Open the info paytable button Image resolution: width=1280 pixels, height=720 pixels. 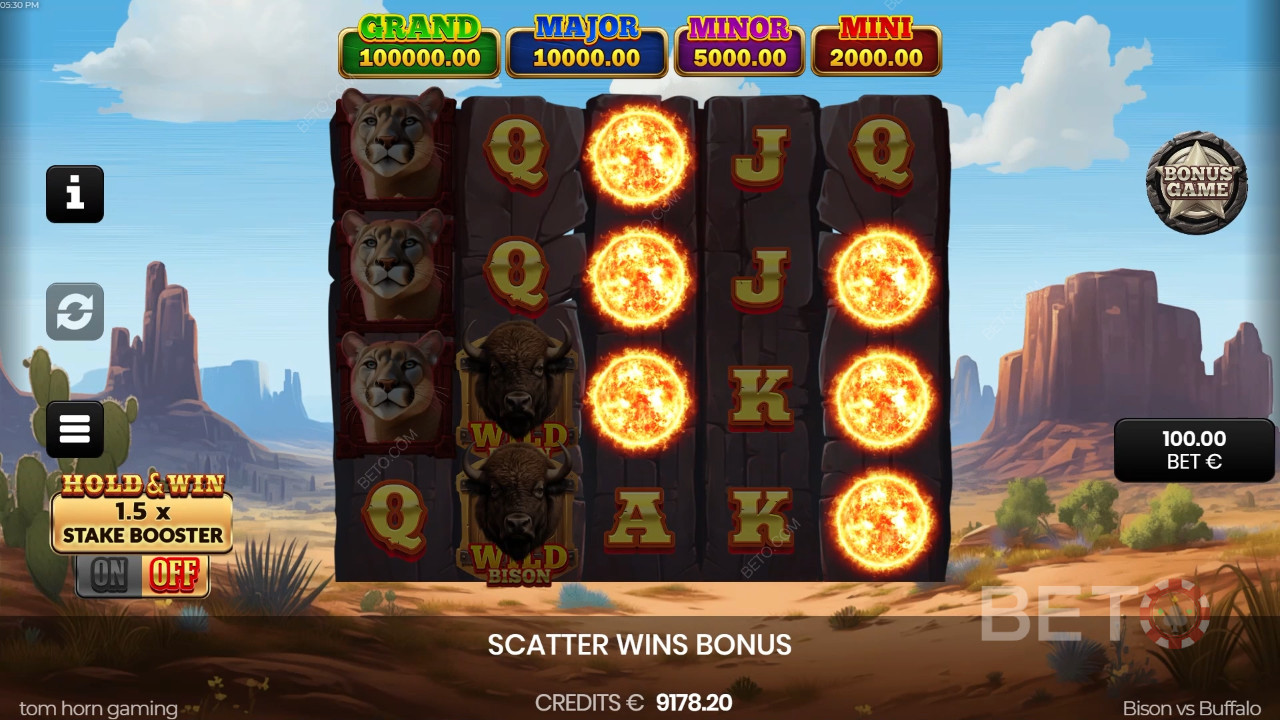(75, 194)
